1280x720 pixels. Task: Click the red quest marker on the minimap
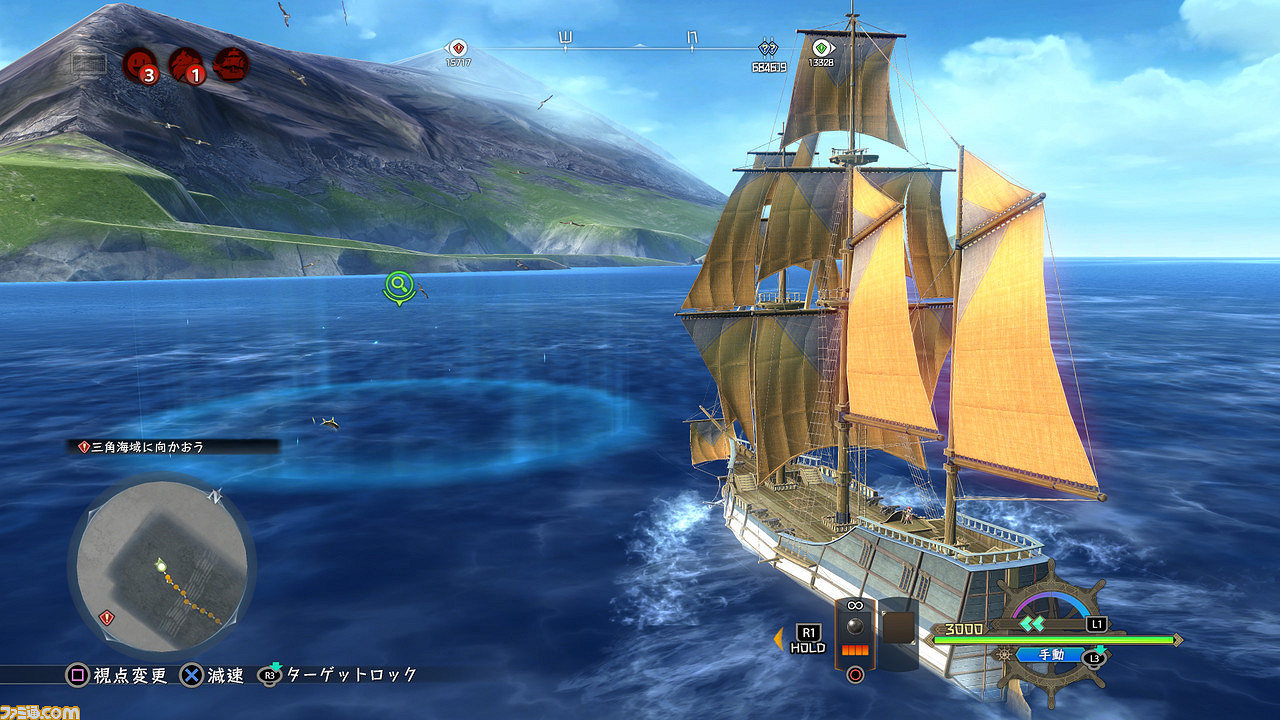107,618
